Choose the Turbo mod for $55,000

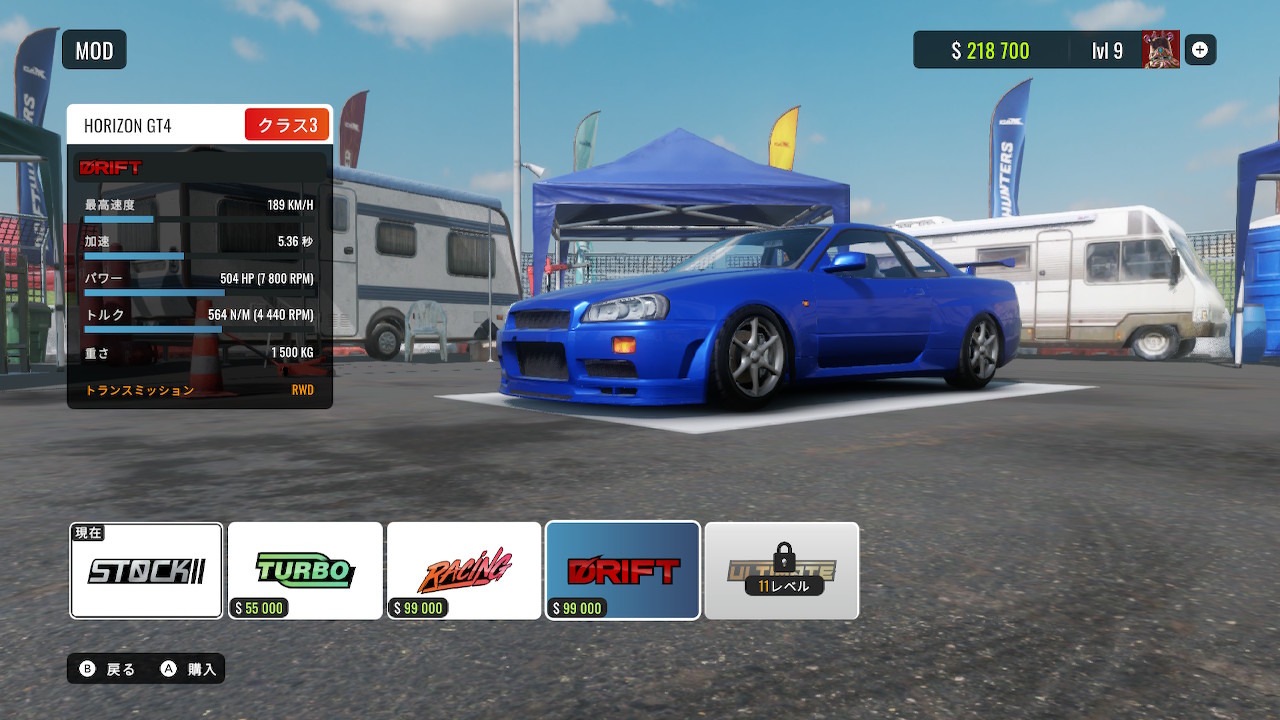[305, 571]
